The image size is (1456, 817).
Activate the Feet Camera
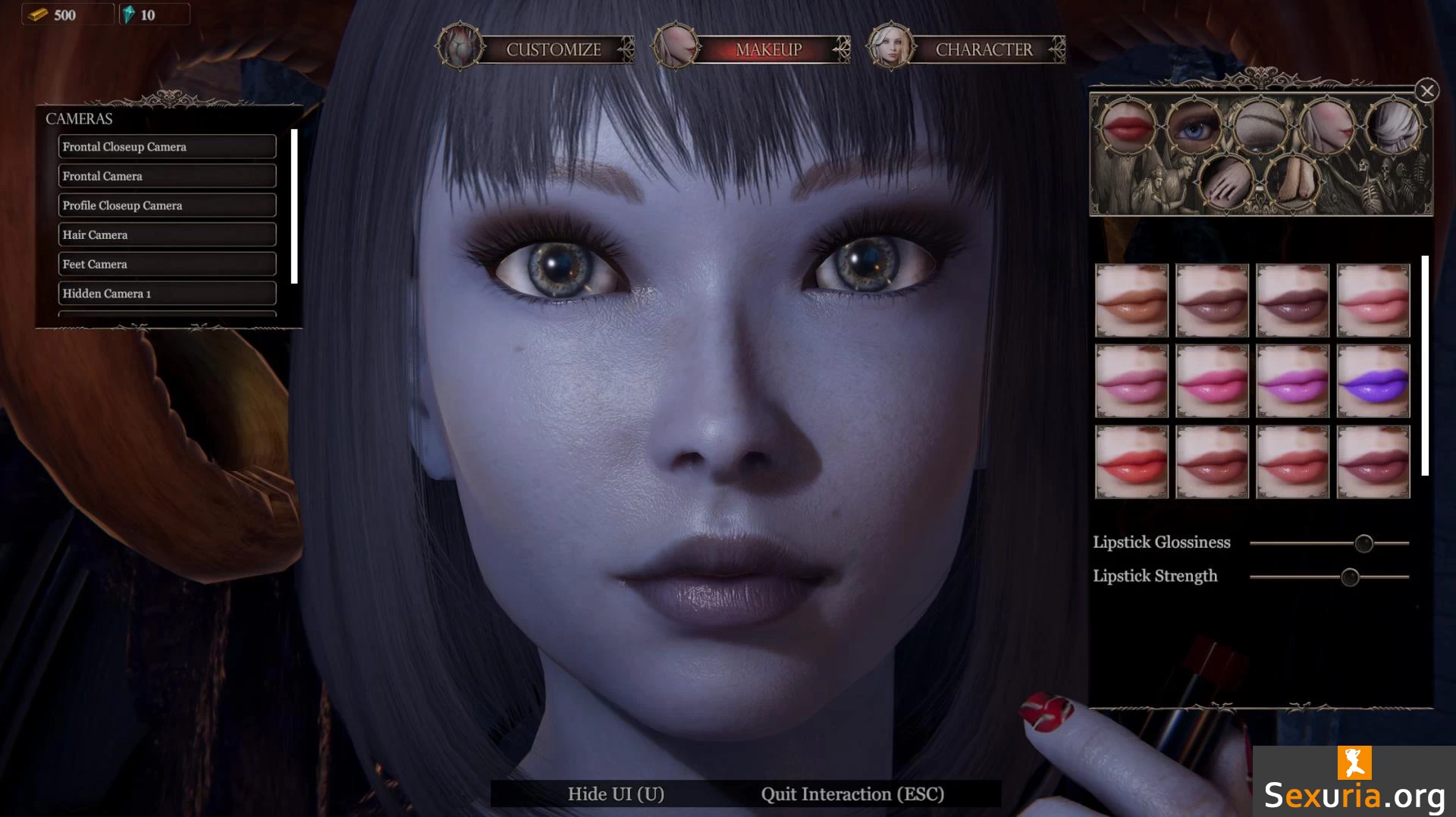click(x=167, y=264)
